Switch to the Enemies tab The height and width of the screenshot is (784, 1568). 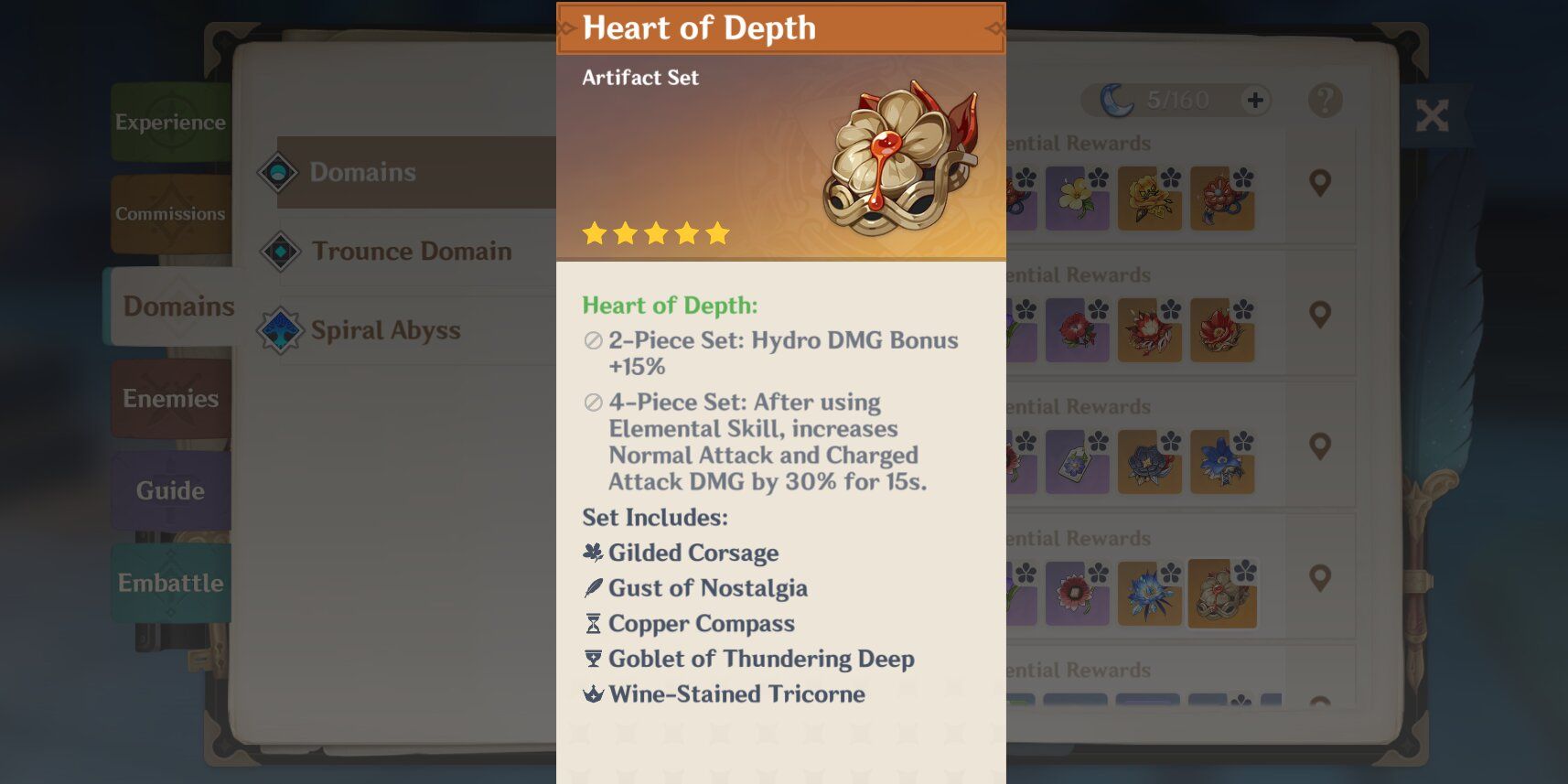(x=171, y=399)
